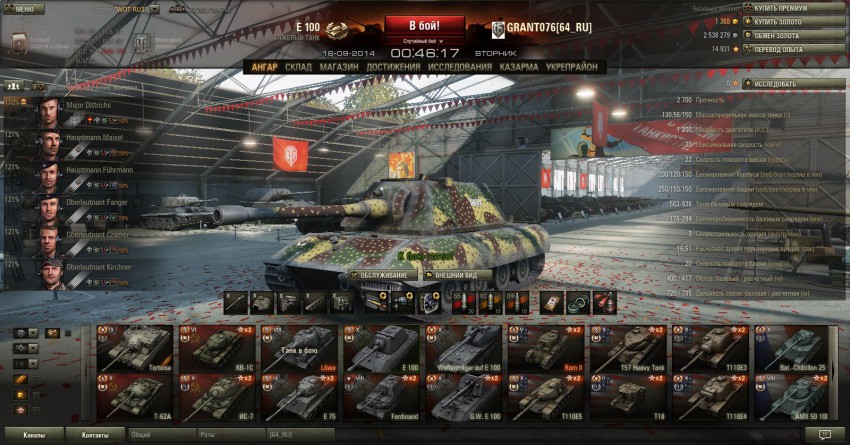Open the УКРЕПРАЙОН tab
Screen dimensions: 850x445
[572, 67]
